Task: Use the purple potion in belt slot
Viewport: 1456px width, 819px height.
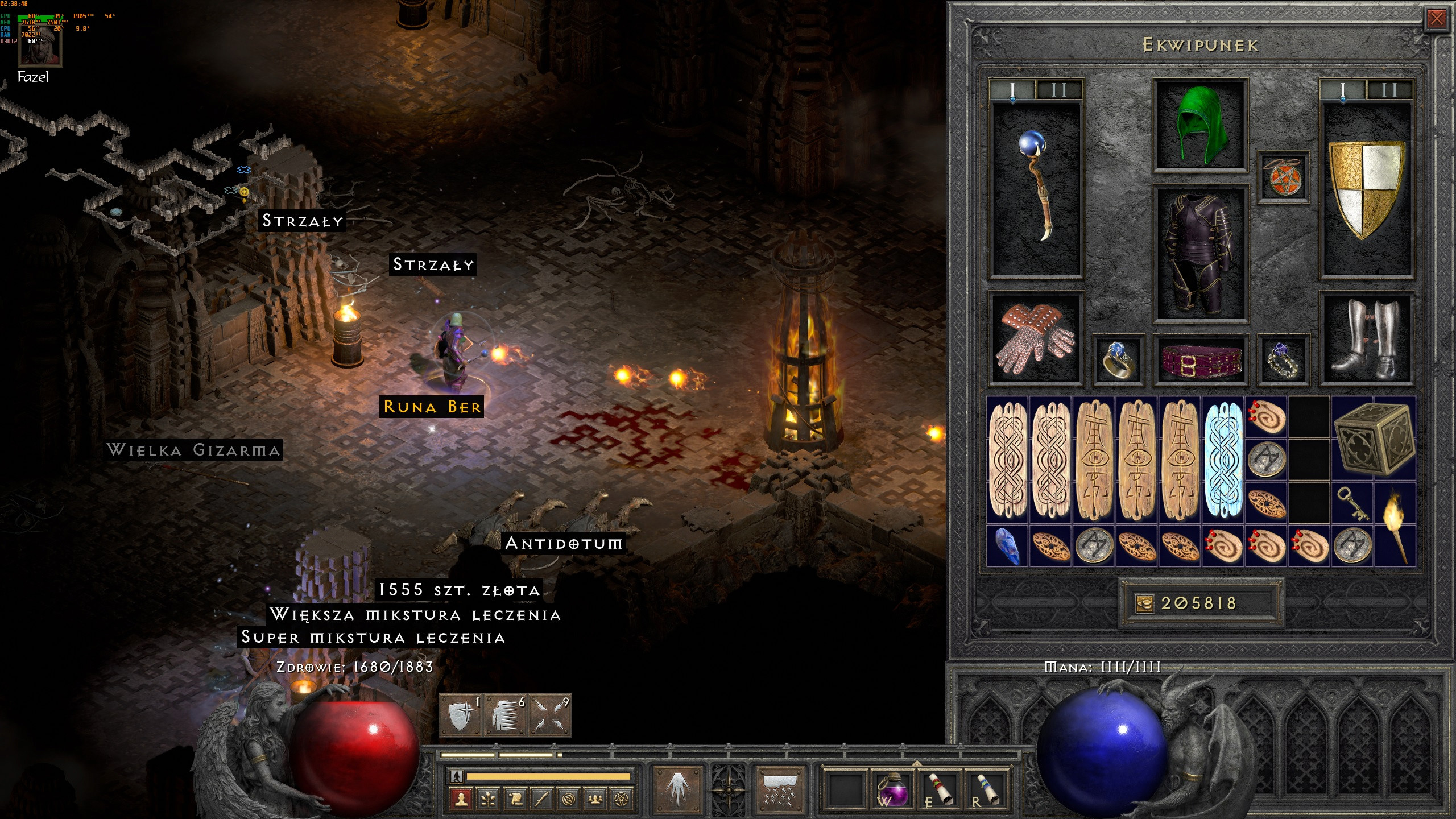Action: point(892,789)
